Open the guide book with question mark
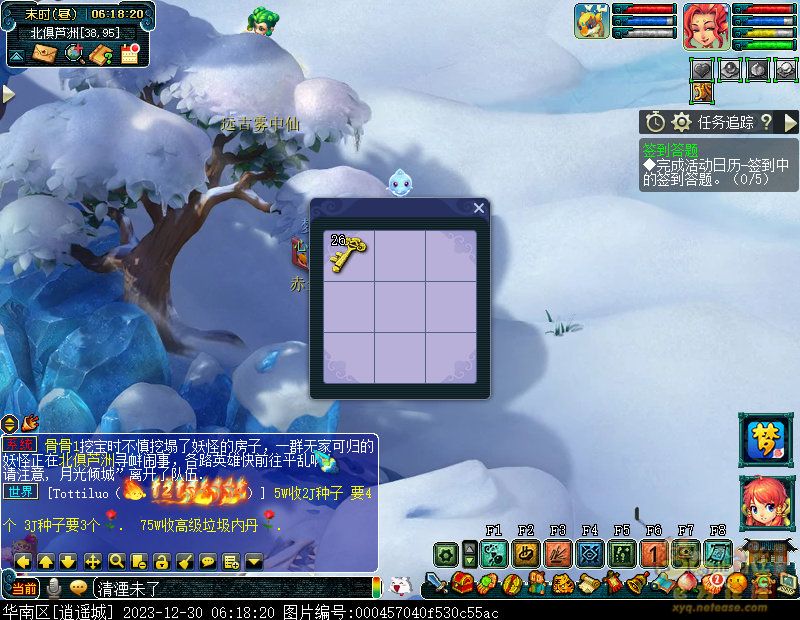Image resolution: width=800 pixels, height=620 pixels. click(101, 54)
